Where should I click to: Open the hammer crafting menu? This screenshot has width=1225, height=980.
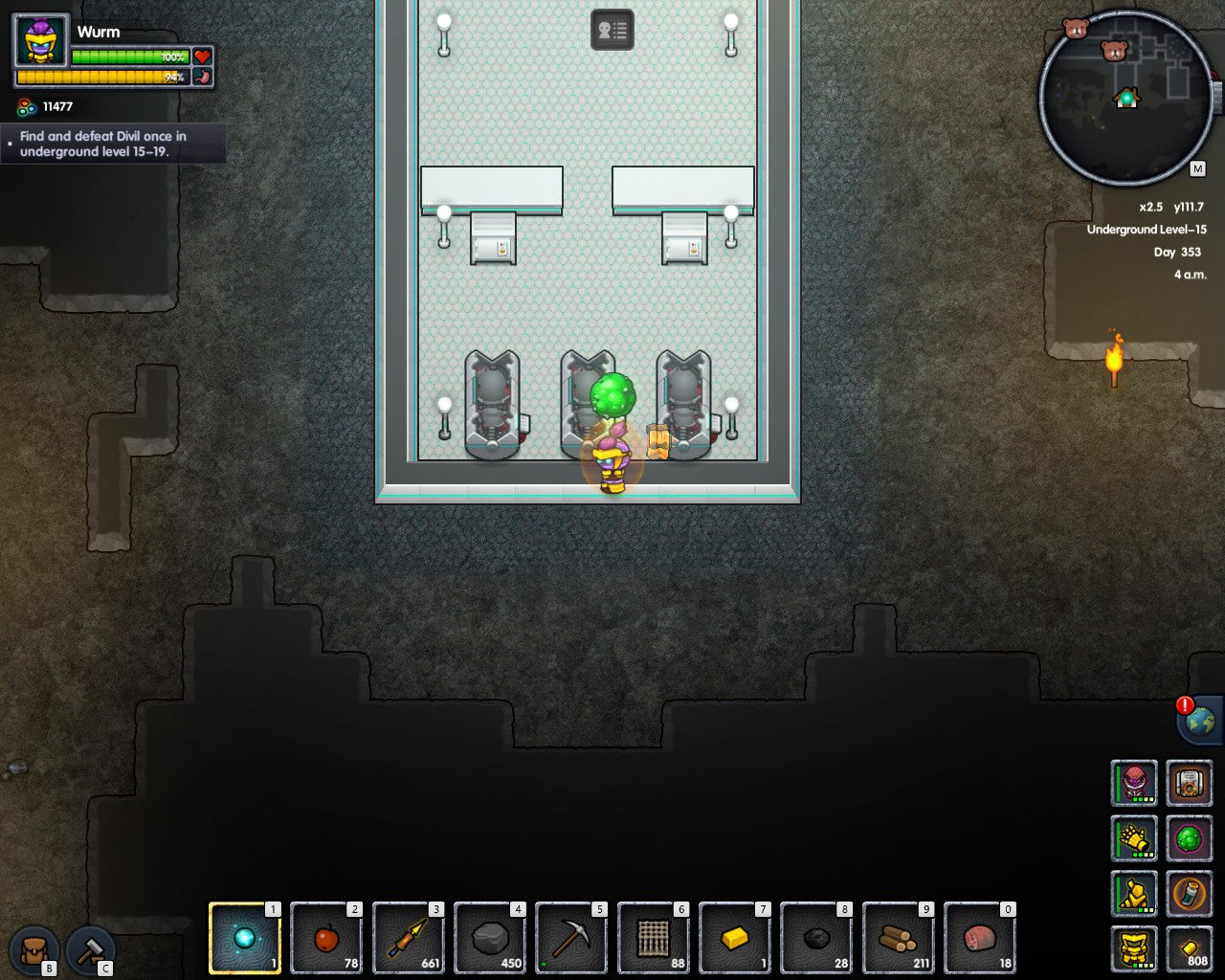(91, 950)
